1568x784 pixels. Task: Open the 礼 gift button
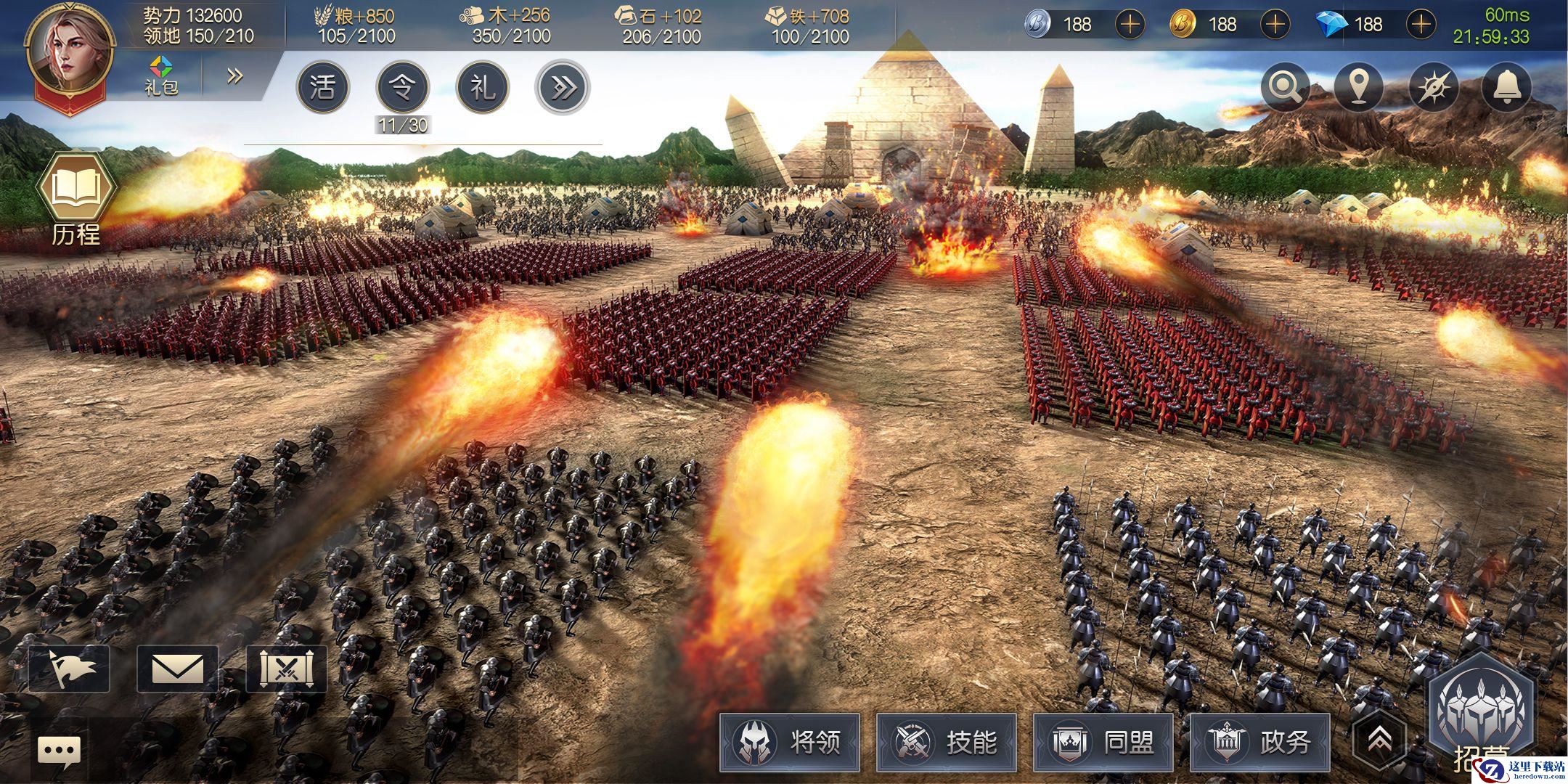pos(483,88)
